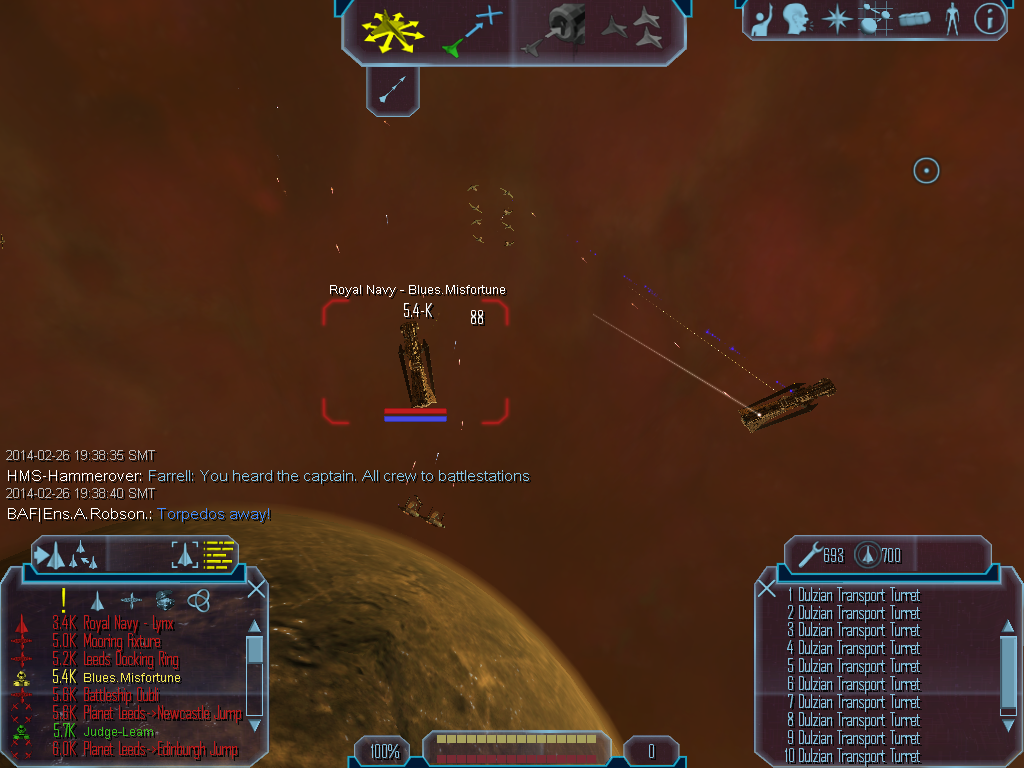Open the chat speaking-head icon
The image size is (1024, 768).
click(797, 19)
